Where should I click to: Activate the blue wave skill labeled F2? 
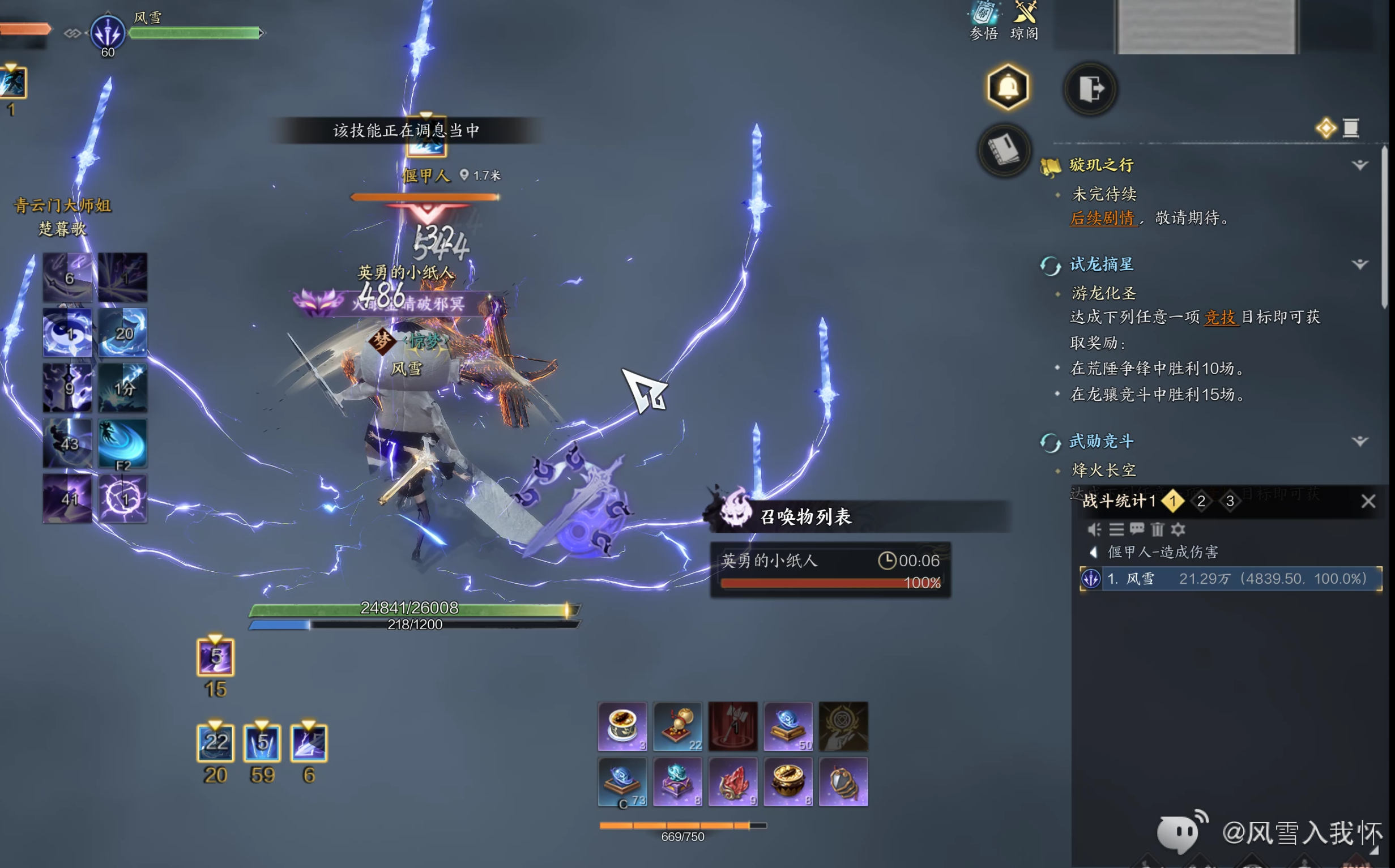[123, 443]
